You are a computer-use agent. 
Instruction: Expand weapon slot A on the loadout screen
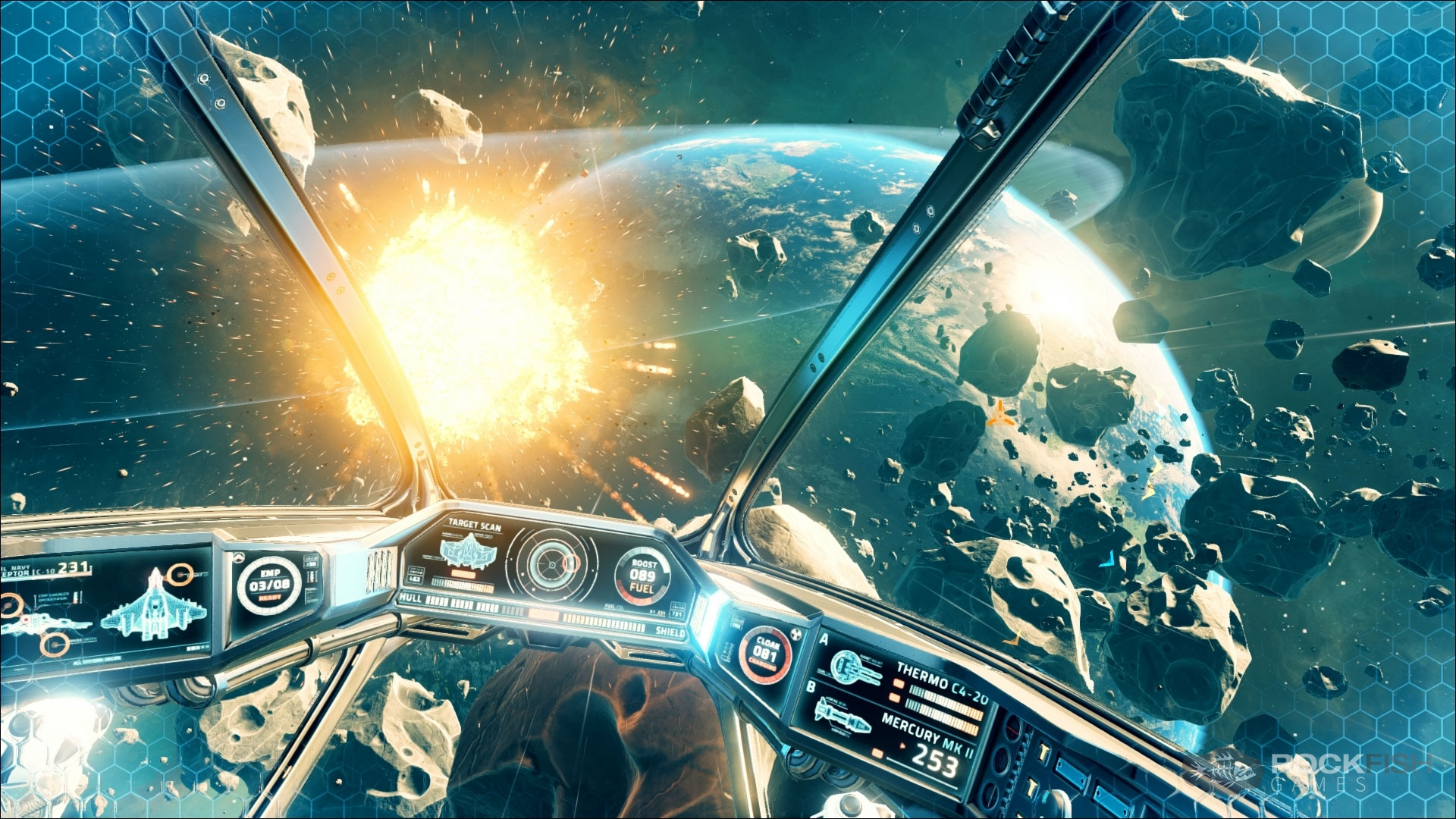(824, 640)
